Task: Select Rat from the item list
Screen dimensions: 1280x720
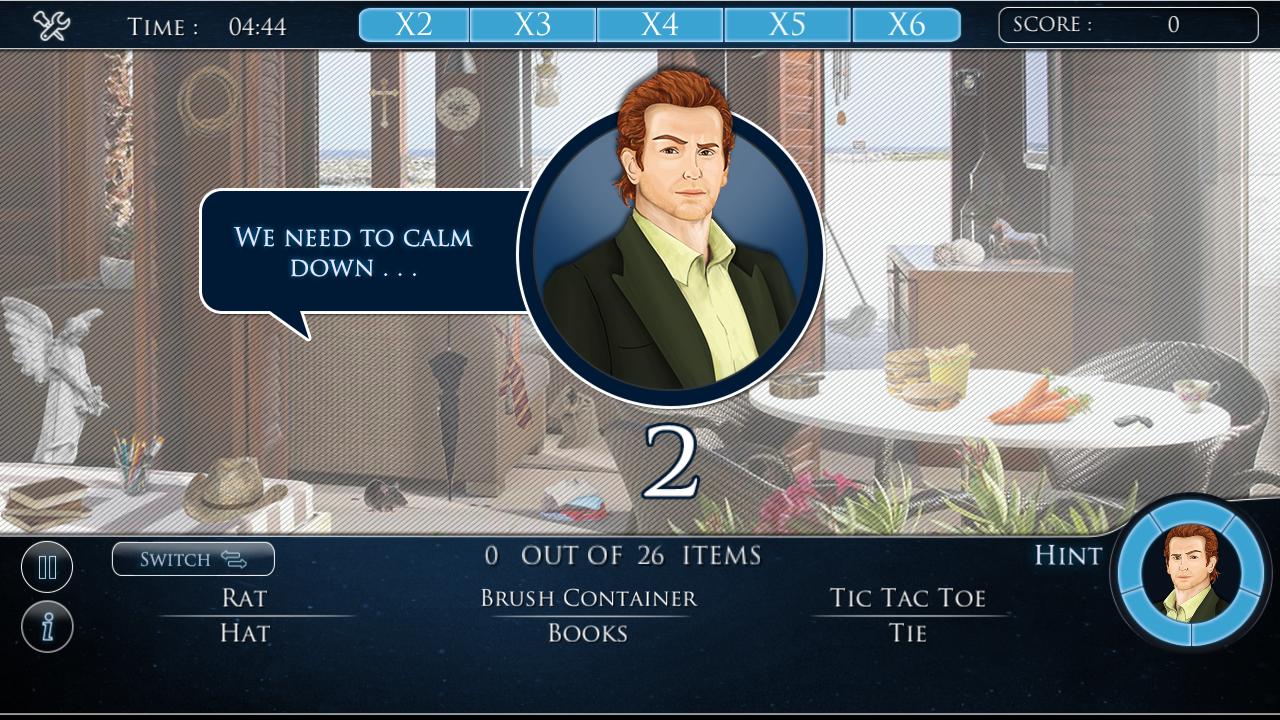Action: coord(243,597)
